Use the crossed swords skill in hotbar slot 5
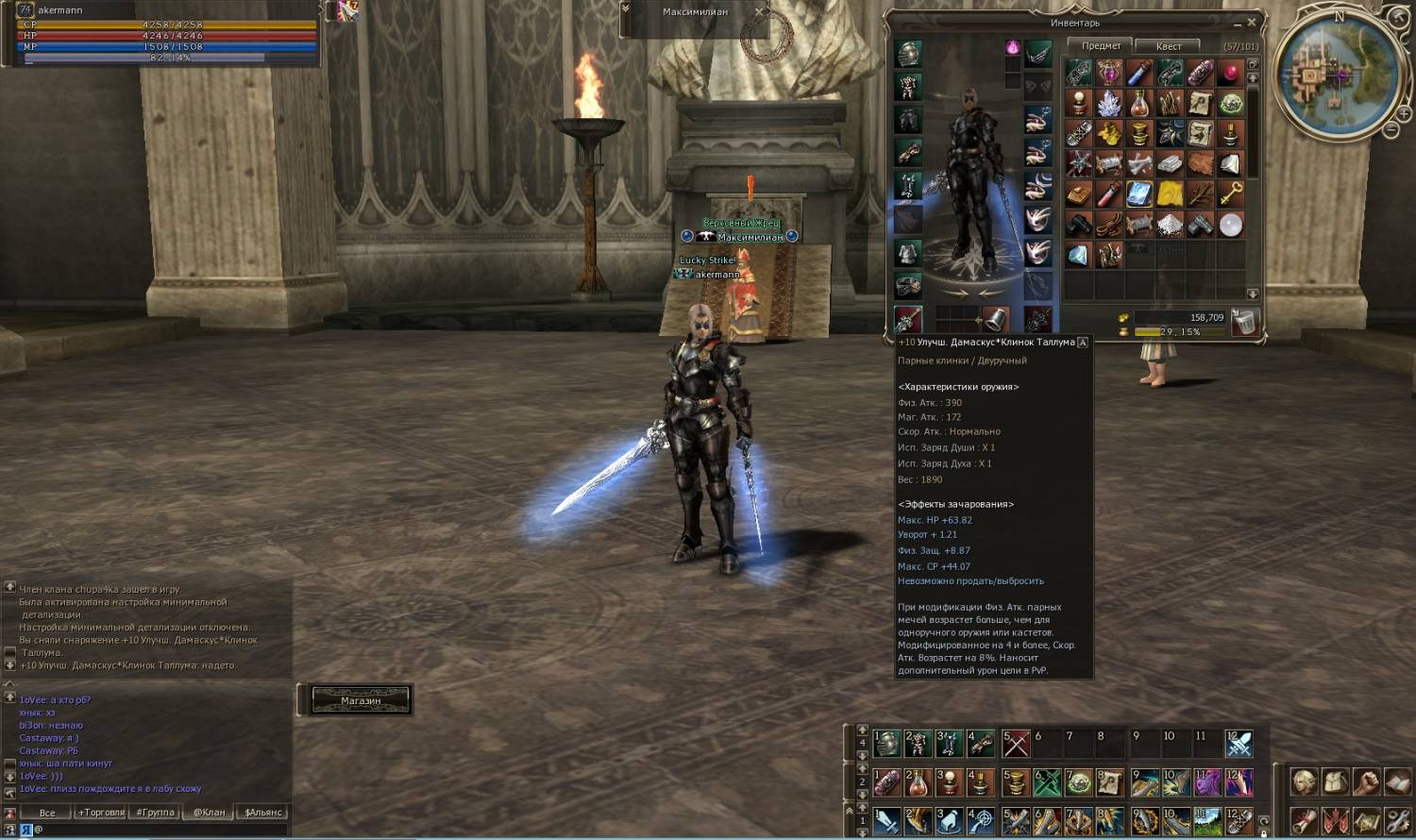Viewport: 1416px width, 840px height. click(1016, 744)
